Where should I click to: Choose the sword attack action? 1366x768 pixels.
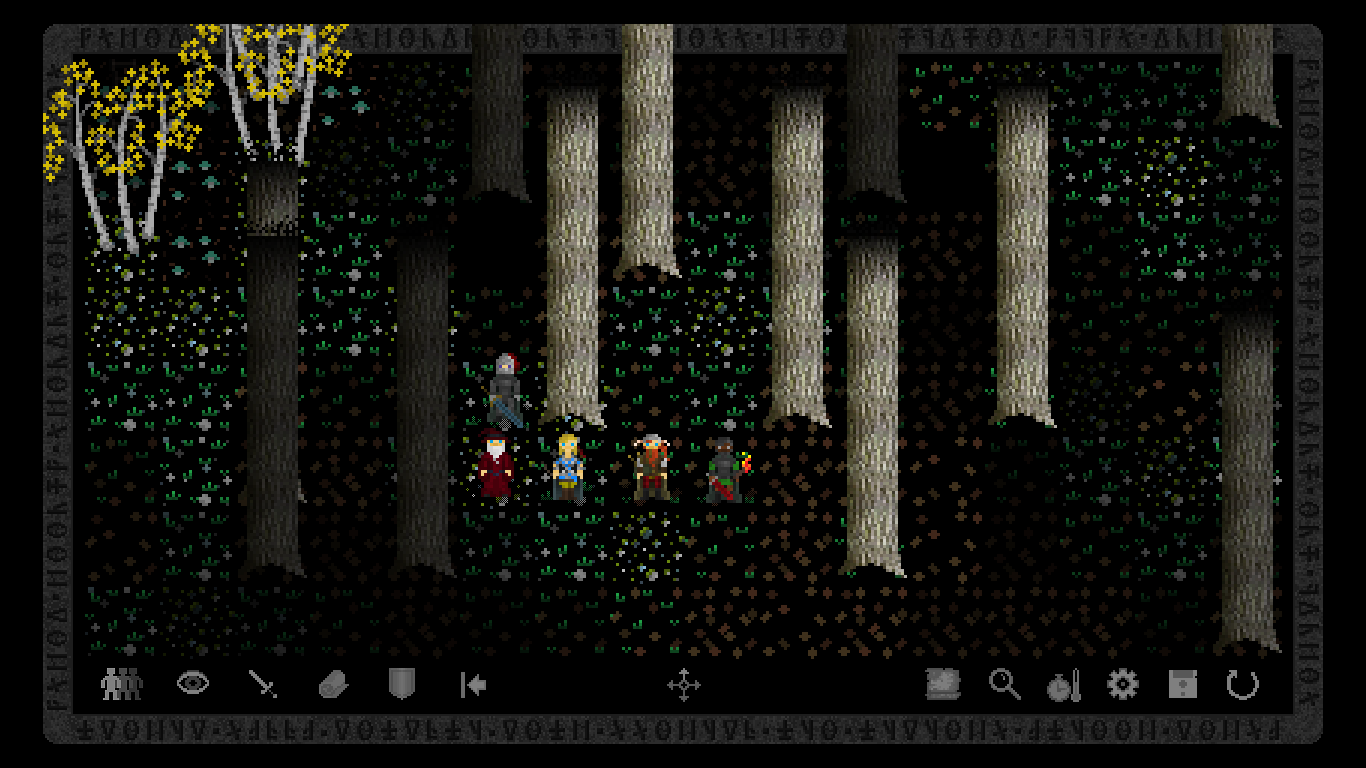click(x=262, y=682)
